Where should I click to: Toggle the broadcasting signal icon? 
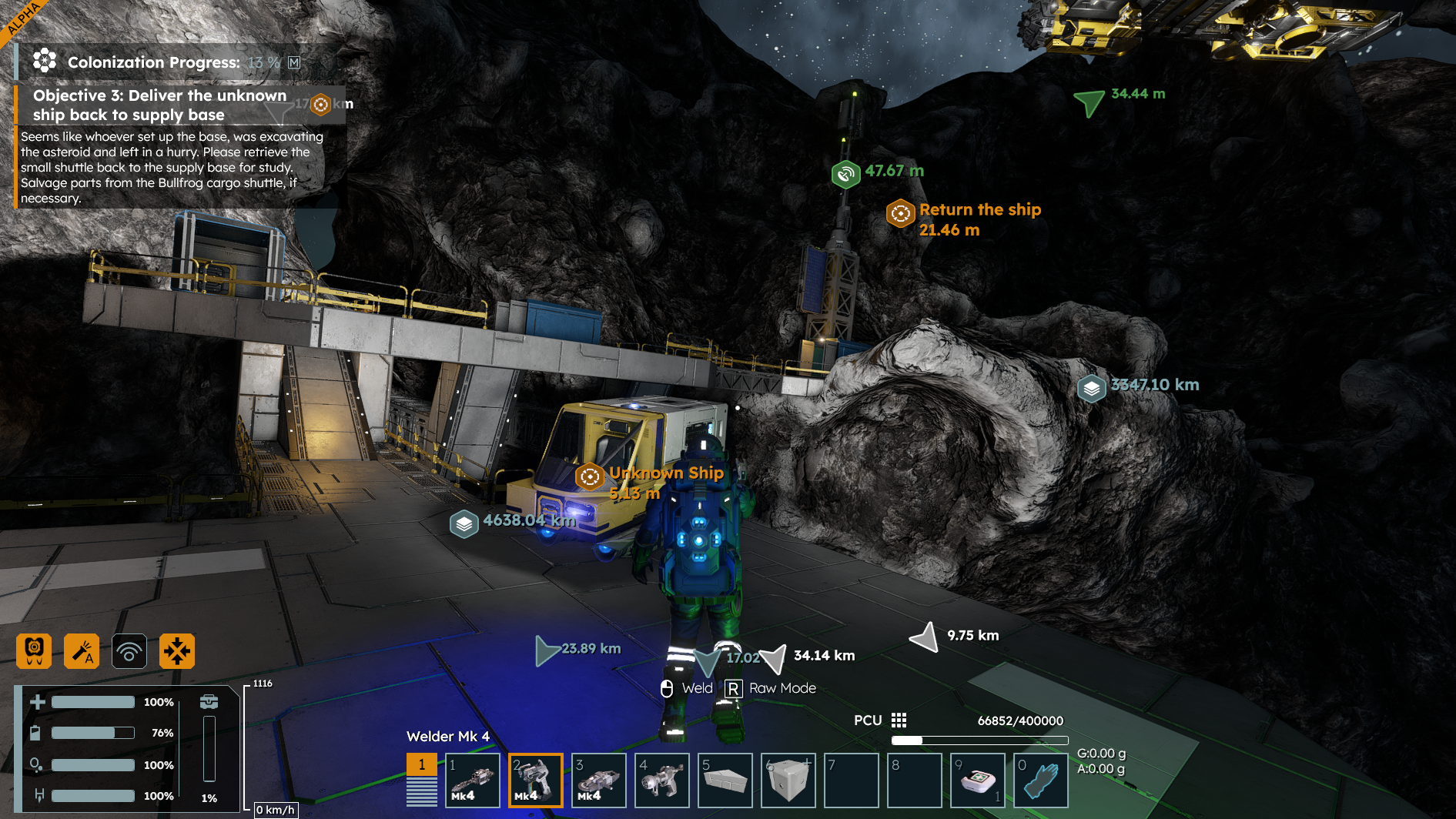pos(129,651)
